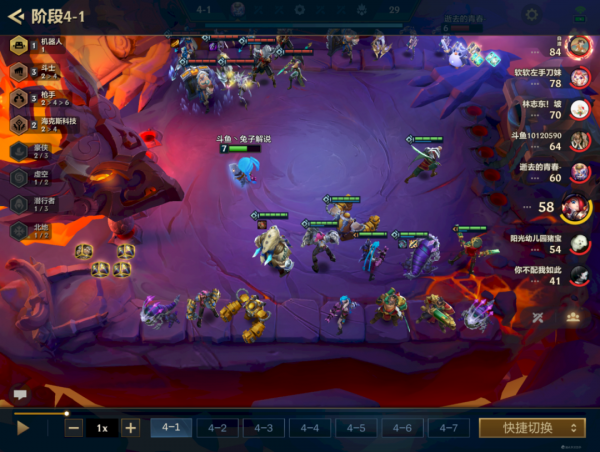Open settings via the gear icon
The width and height of the screenshot is (600, 452).
pyautogui.click(x=531, y=15)
